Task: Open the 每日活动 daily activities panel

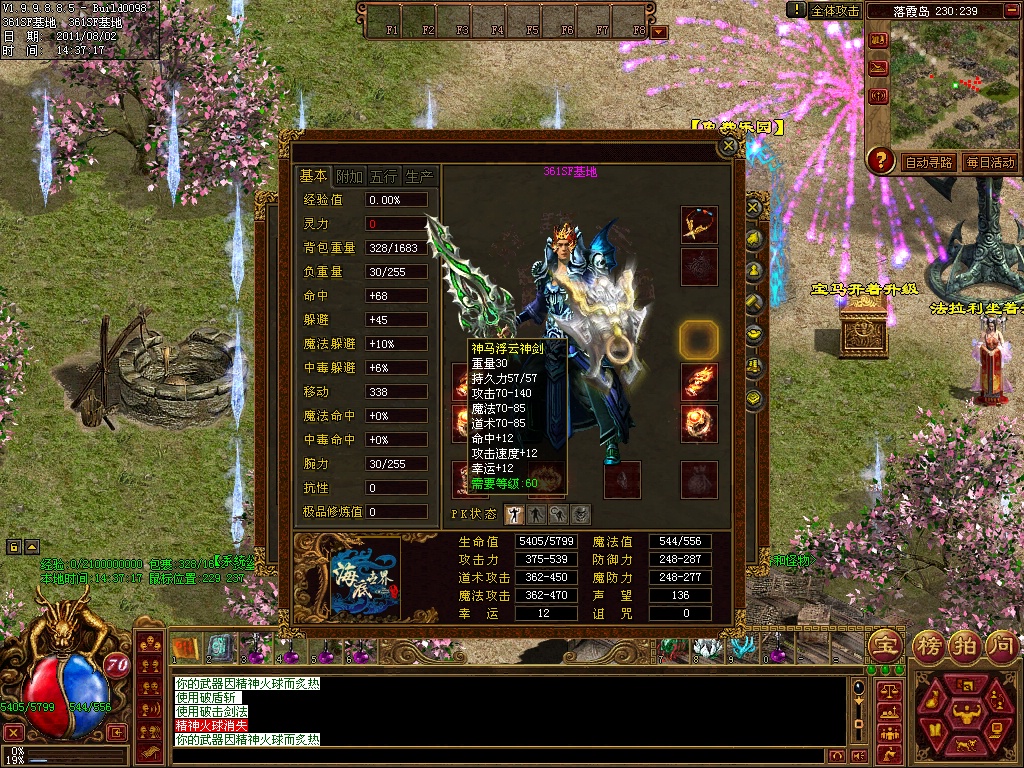Action: click(989, 162)
